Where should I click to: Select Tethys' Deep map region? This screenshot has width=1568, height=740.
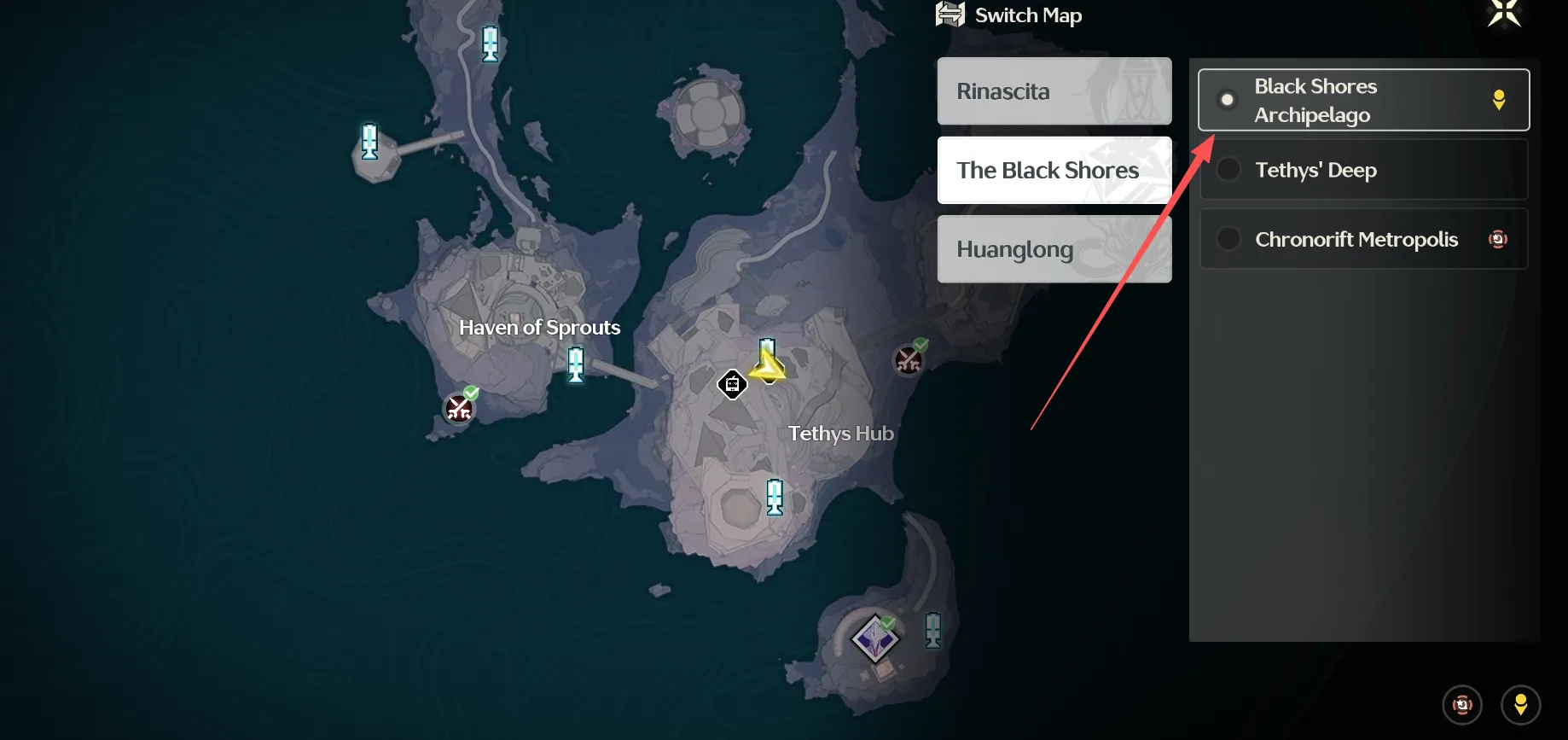(x=1363, y=169)
